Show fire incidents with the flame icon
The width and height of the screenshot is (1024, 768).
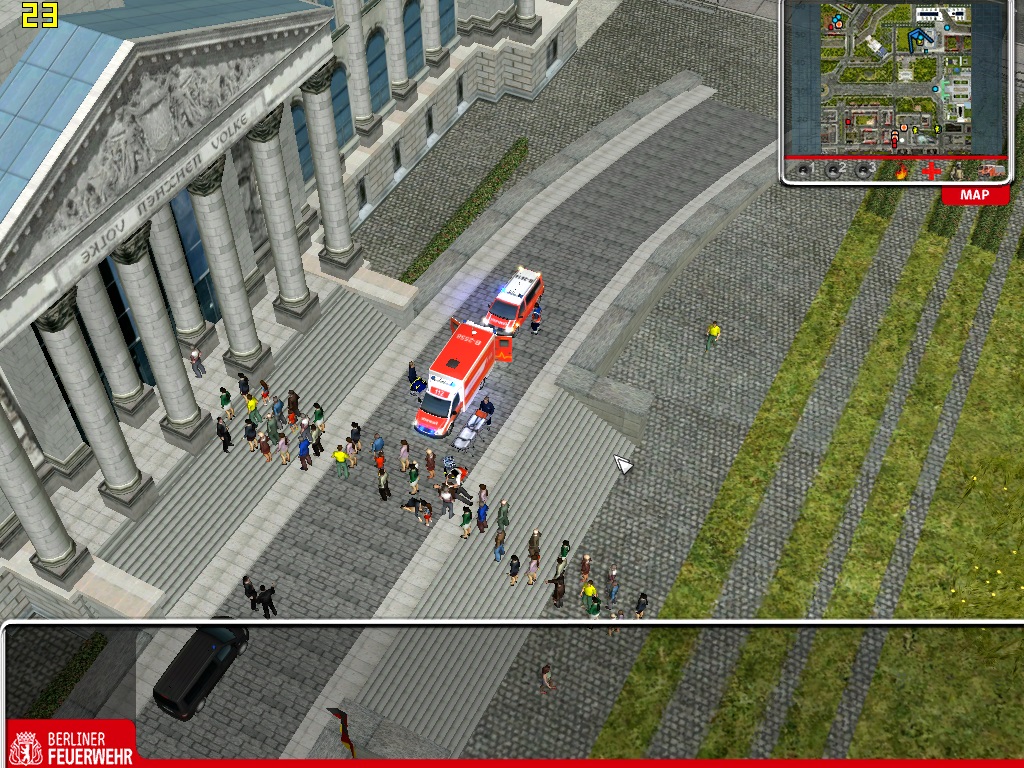click(x=902, y=171)
